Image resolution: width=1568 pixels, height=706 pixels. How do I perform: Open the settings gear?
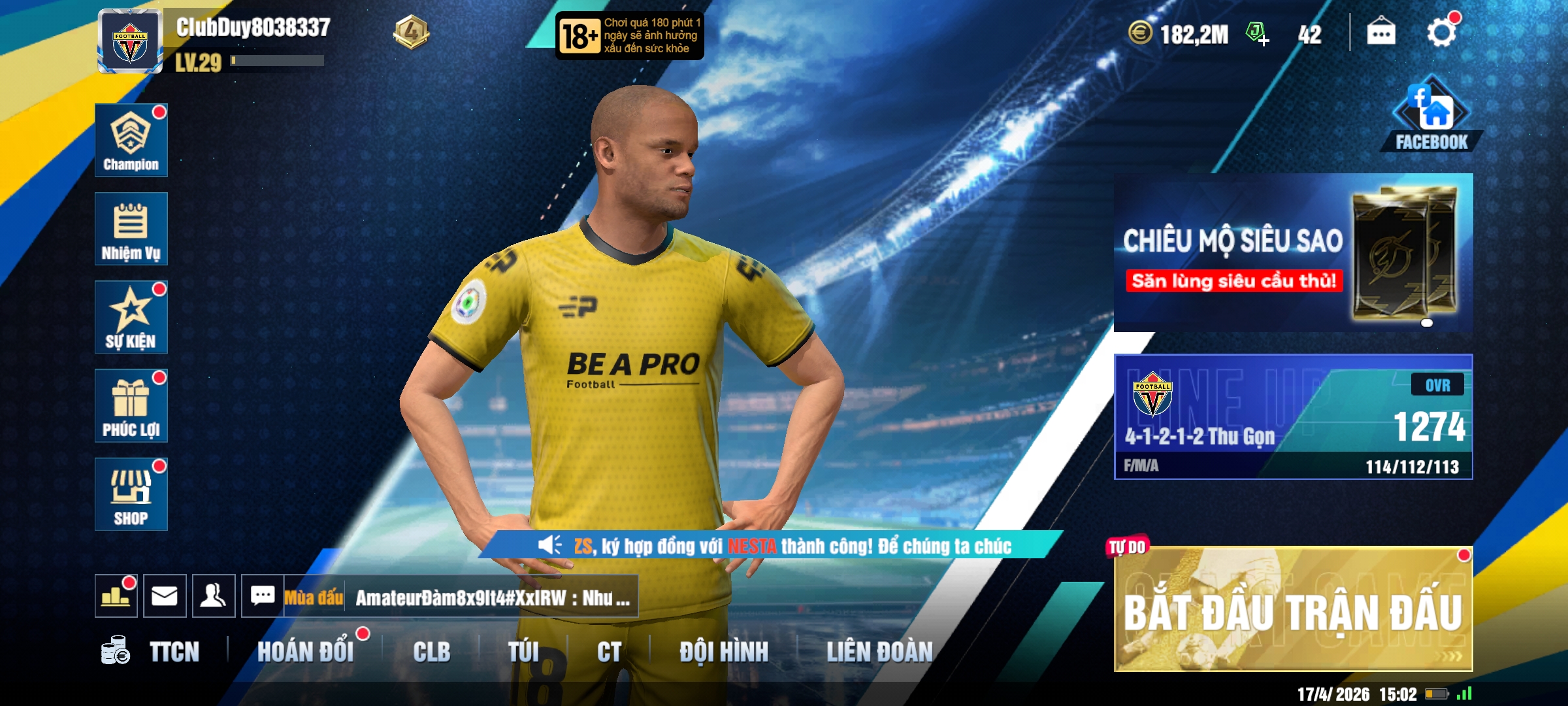click(x=1441, y=33)
